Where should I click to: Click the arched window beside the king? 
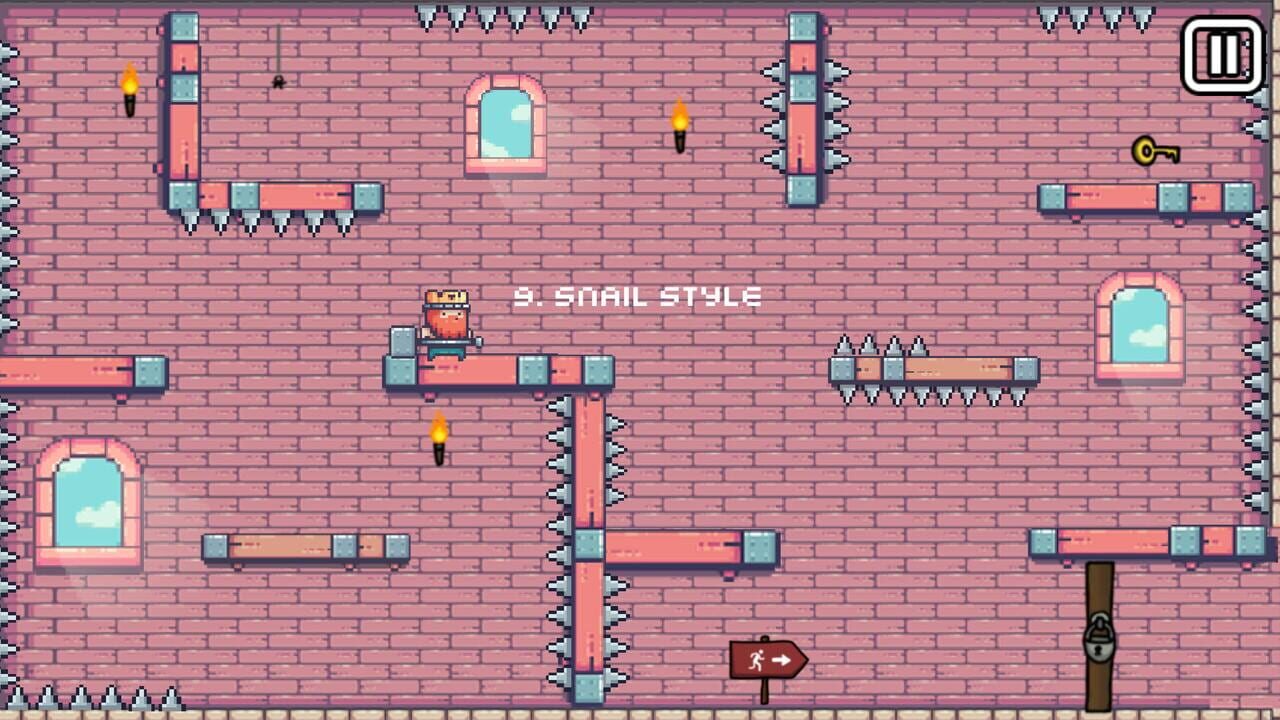tap(504, 123)
